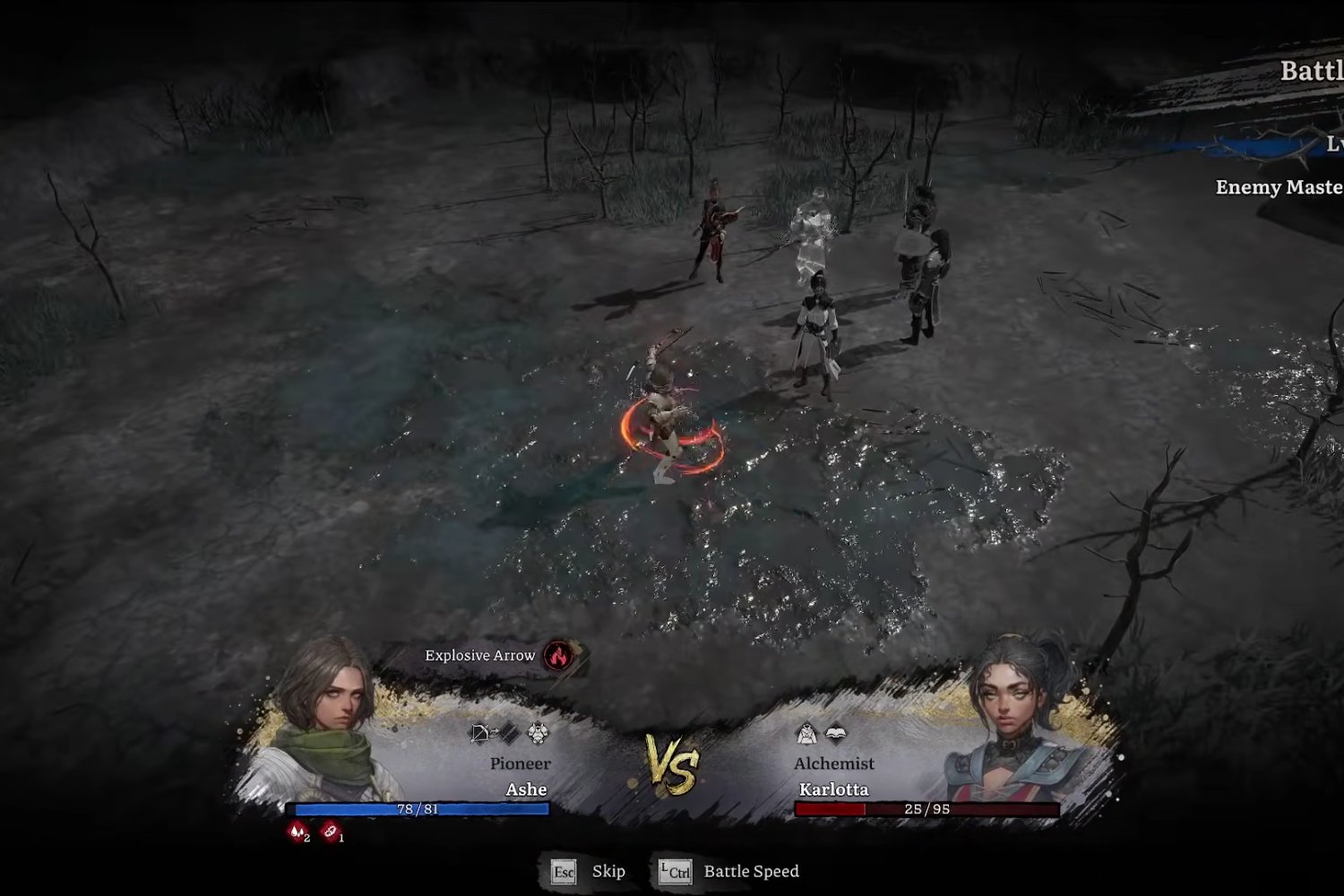Click the armor plate icon beside the bow
Image resolution: width=1344 pixels, height=896 pixels.
[x=511, y=734]
